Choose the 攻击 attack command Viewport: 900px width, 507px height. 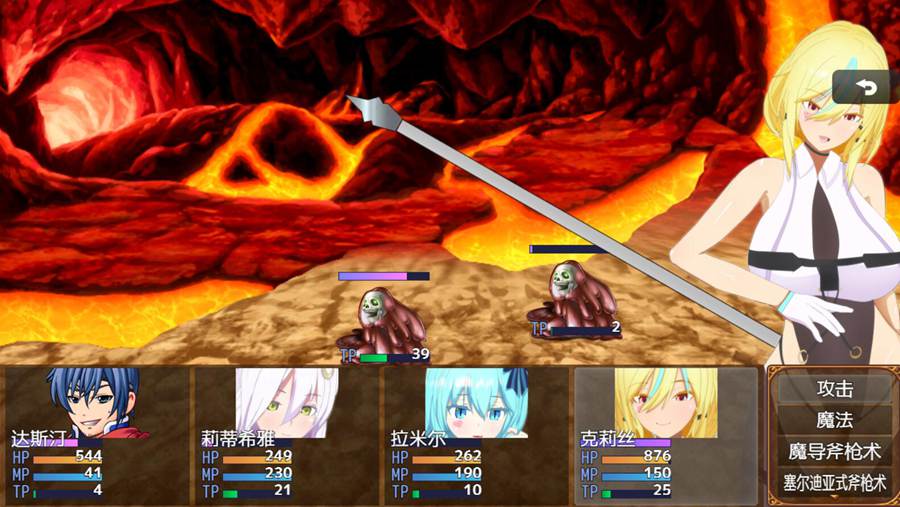coord(834,389)
